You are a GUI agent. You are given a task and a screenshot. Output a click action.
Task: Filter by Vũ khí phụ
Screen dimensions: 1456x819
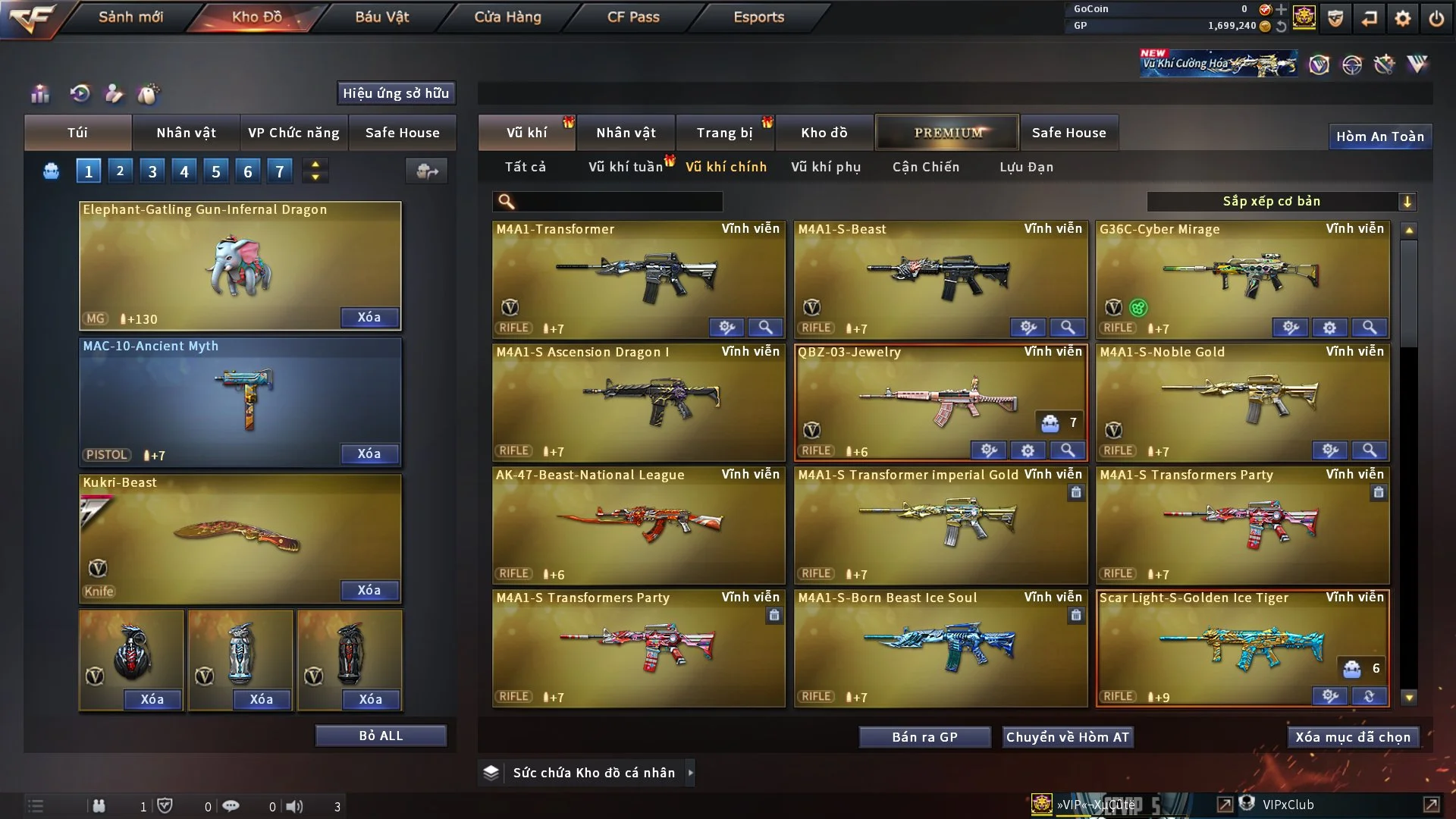tap(826, 167)
